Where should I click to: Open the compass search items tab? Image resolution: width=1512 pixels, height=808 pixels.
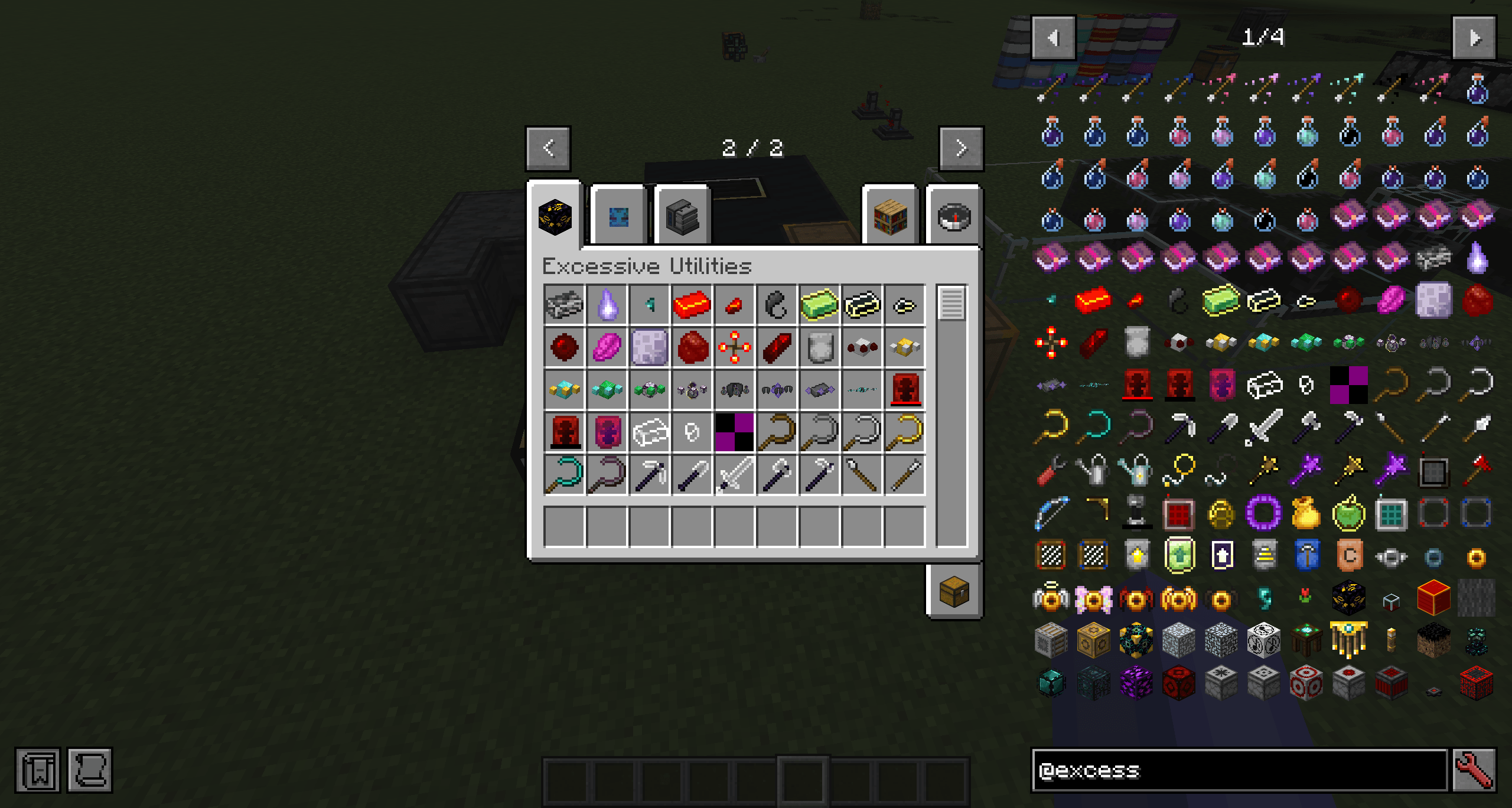pos(954,216)
